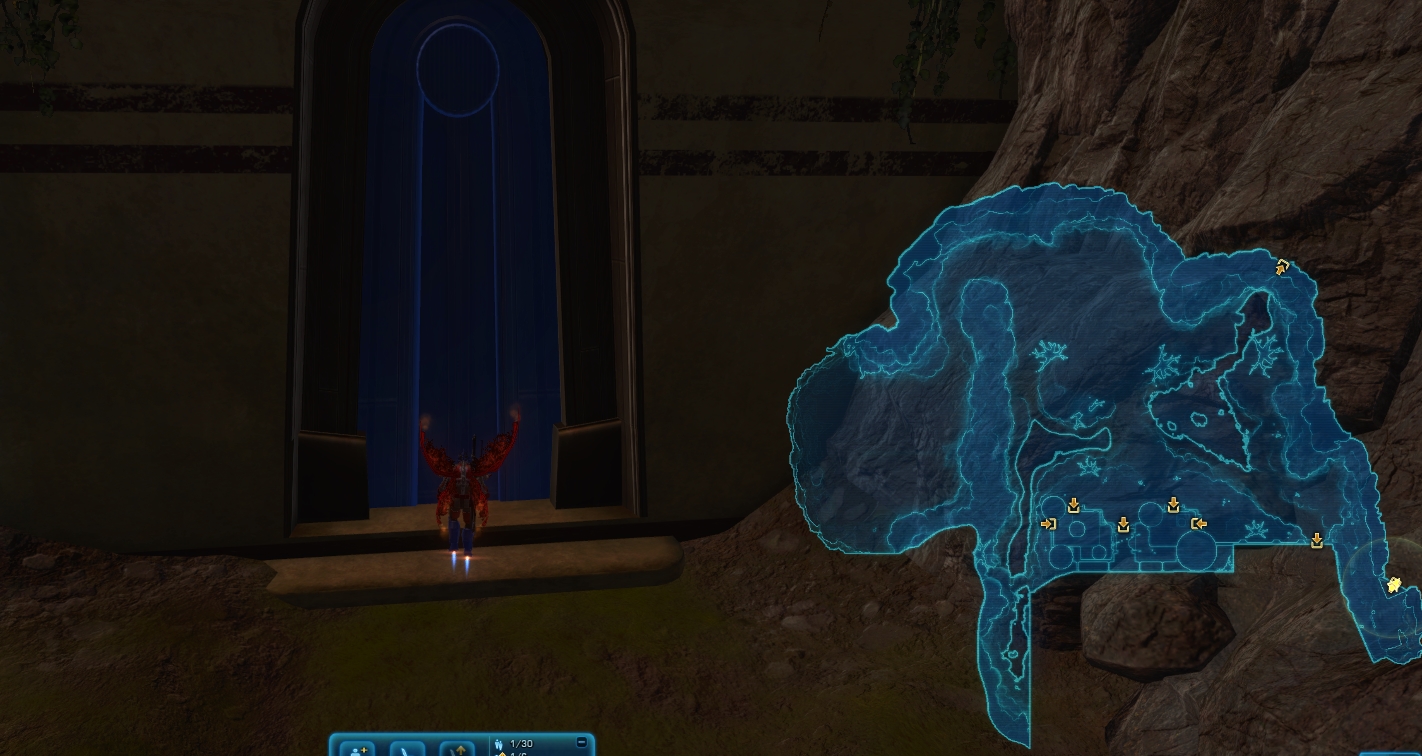Click the left-pointing entrance arrow marker
The width and height of the screenshot is (1422, 756).
[1199, 523]
